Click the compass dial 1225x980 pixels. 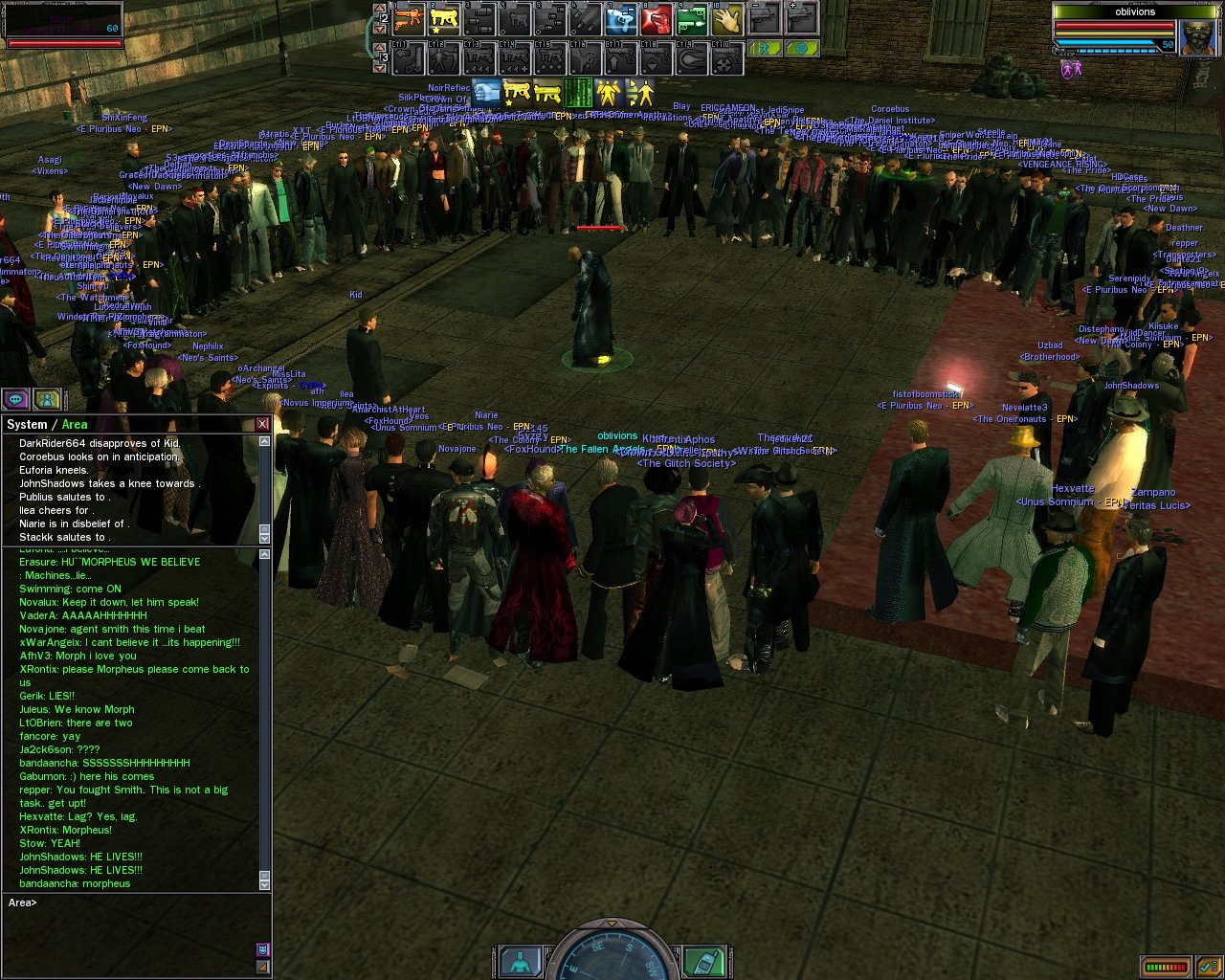612,957
